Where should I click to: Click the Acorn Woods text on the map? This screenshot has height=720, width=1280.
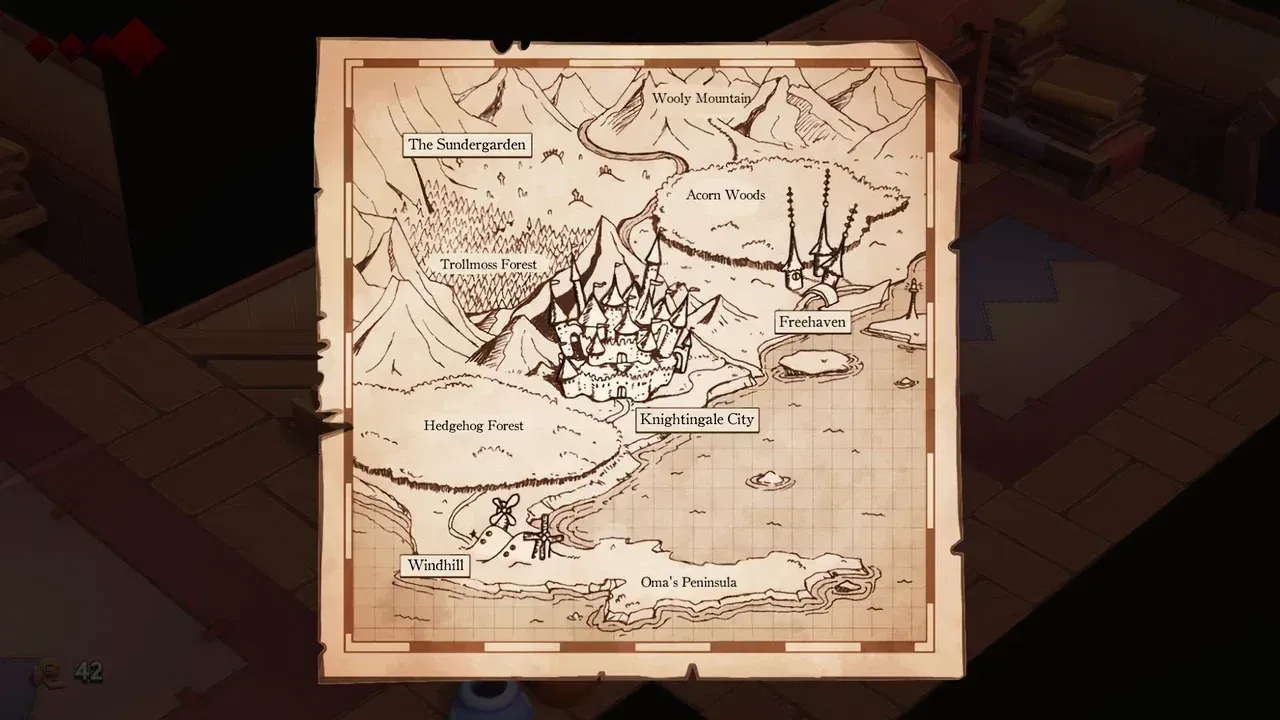click(x=724, y=195)
